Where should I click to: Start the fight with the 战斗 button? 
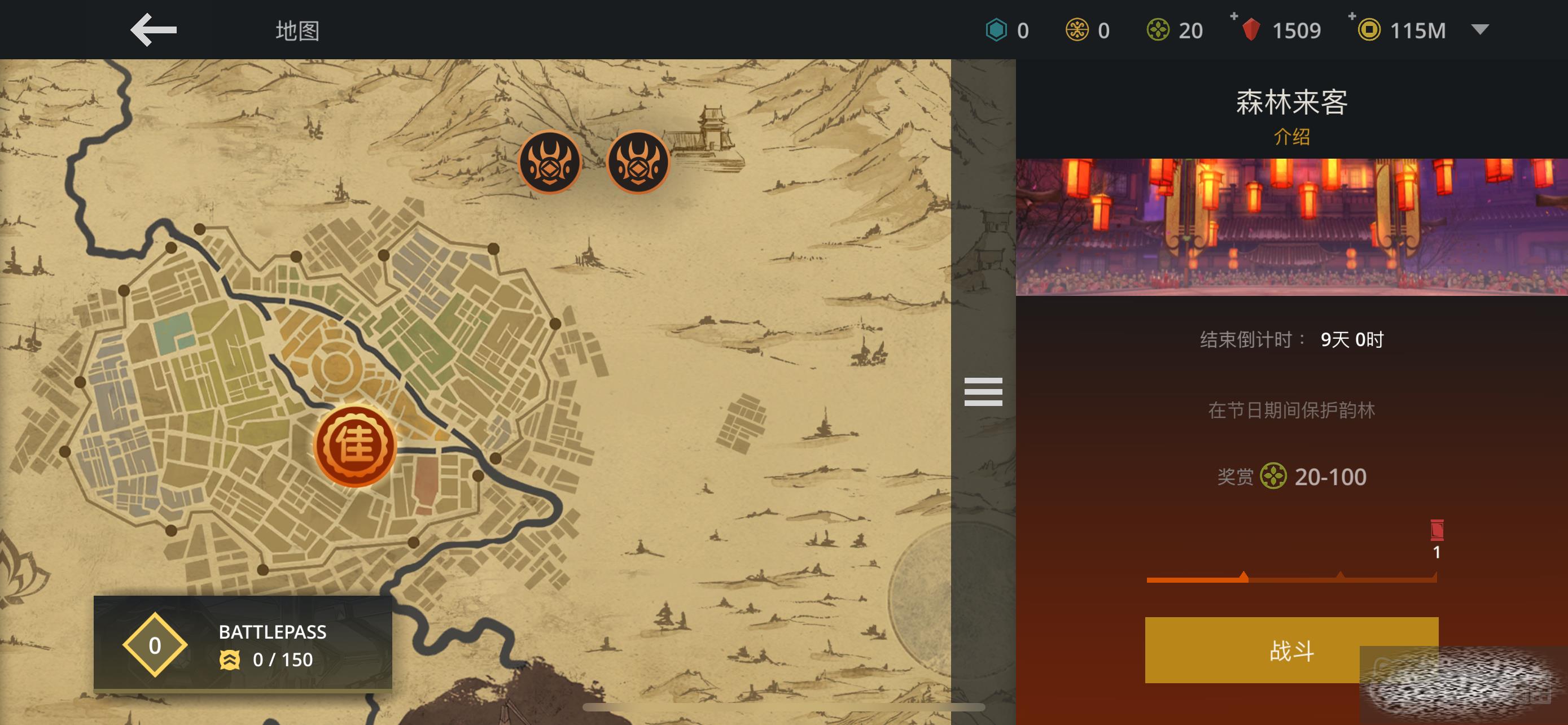[1290, 650]
